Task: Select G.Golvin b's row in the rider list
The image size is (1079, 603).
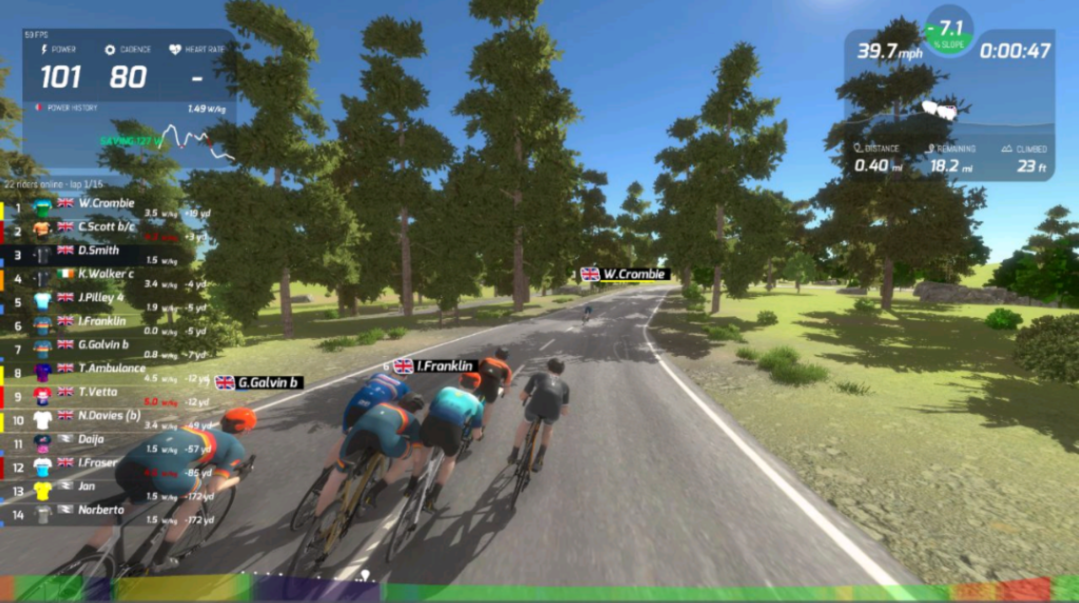Action: click(103, 346)
